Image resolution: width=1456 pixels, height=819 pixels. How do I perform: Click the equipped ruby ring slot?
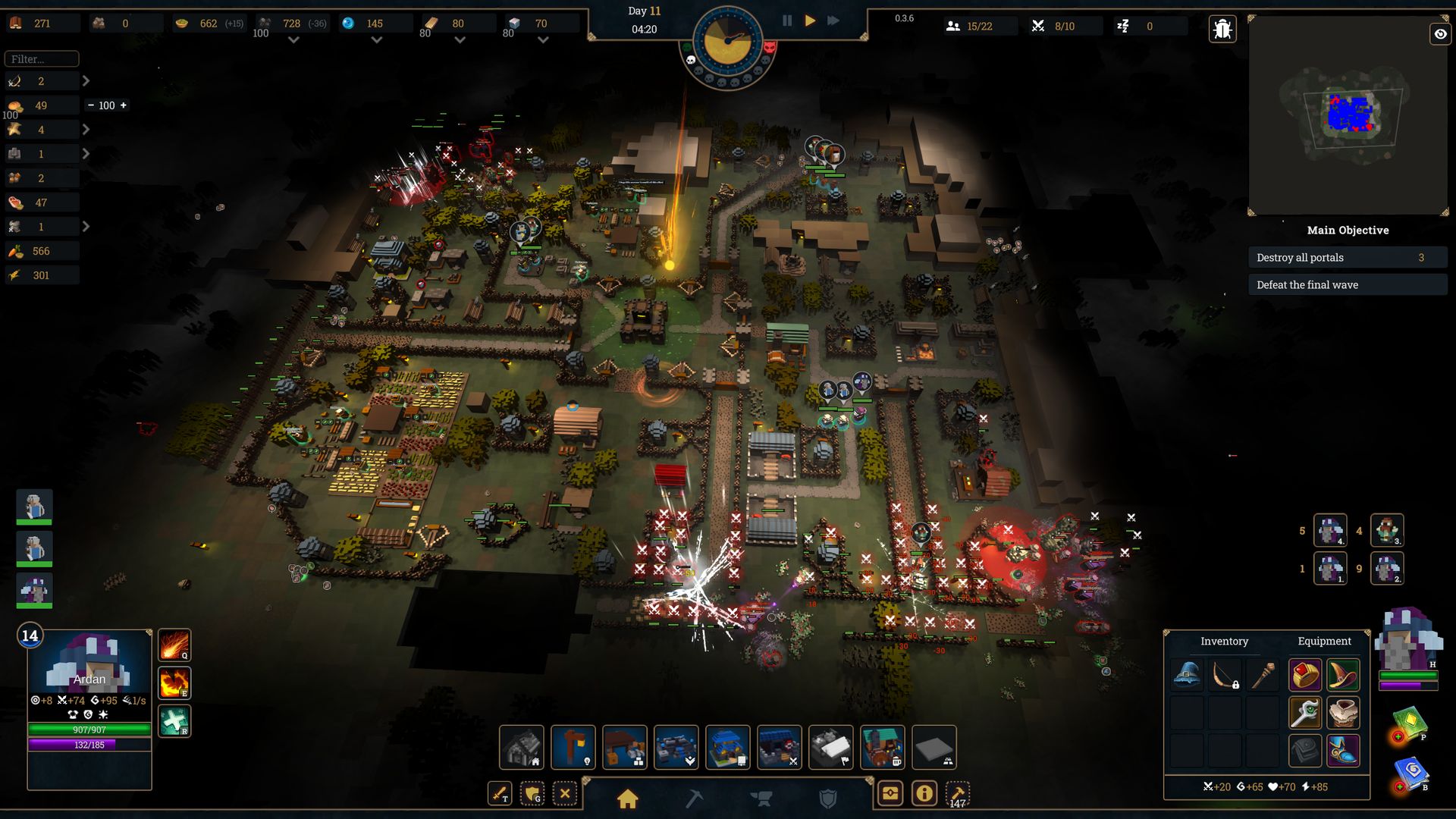point(1304,674)
